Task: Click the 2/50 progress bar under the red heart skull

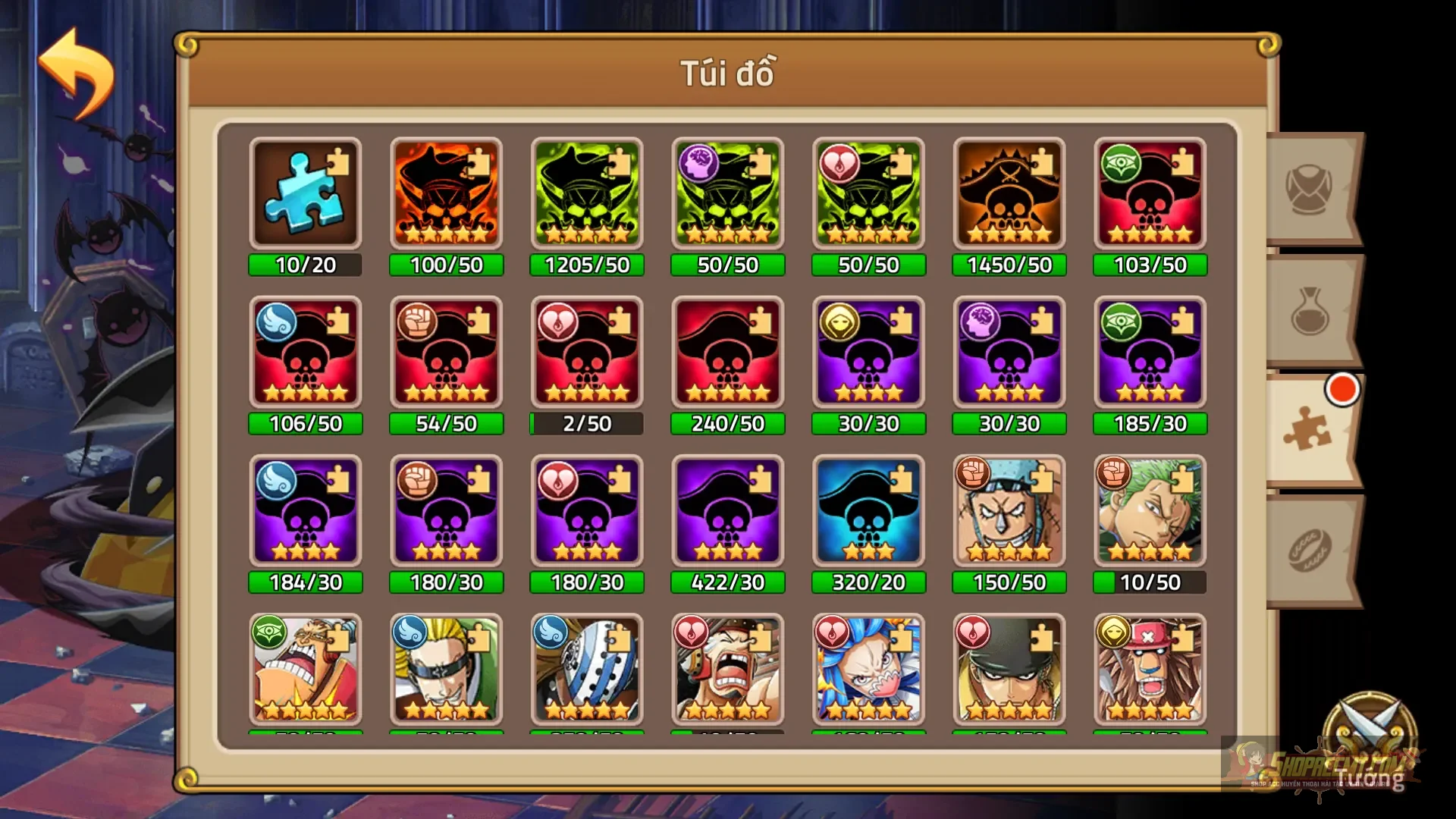Action: click(x=586, y=424)
